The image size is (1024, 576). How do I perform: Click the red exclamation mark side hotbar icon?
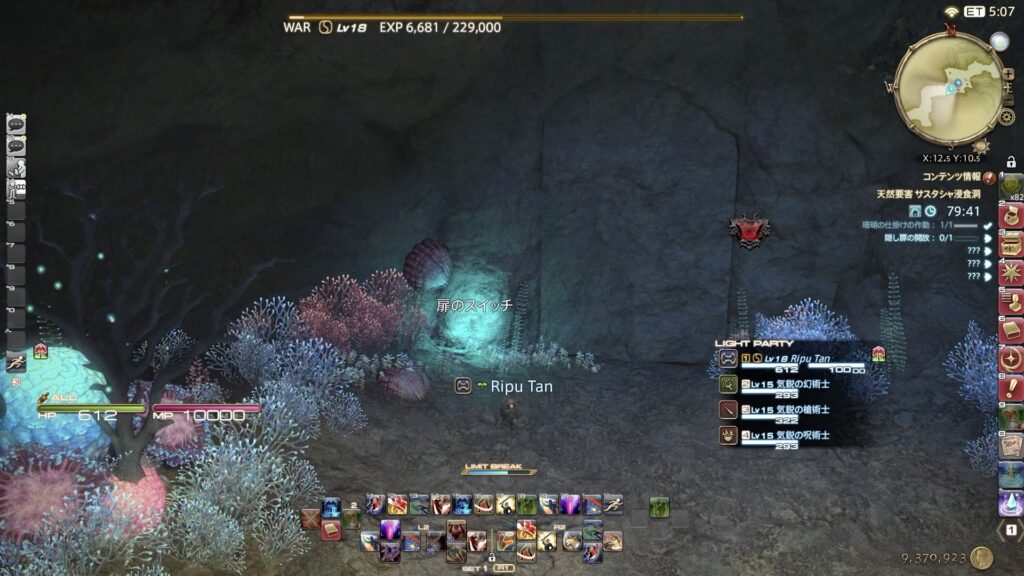tap(1011, 386)
